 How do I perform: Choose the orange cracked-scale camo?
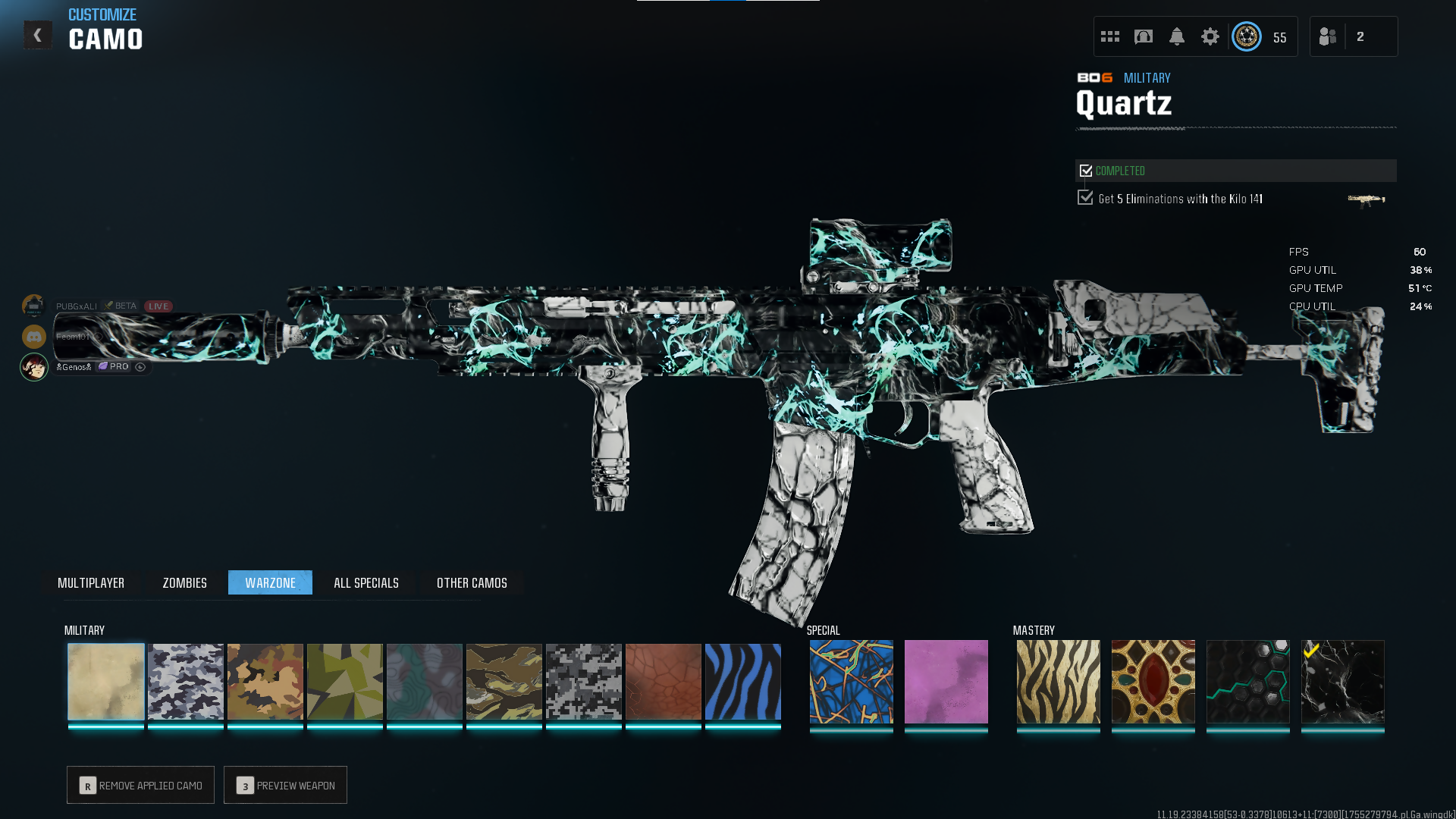[x=664, y=682]
